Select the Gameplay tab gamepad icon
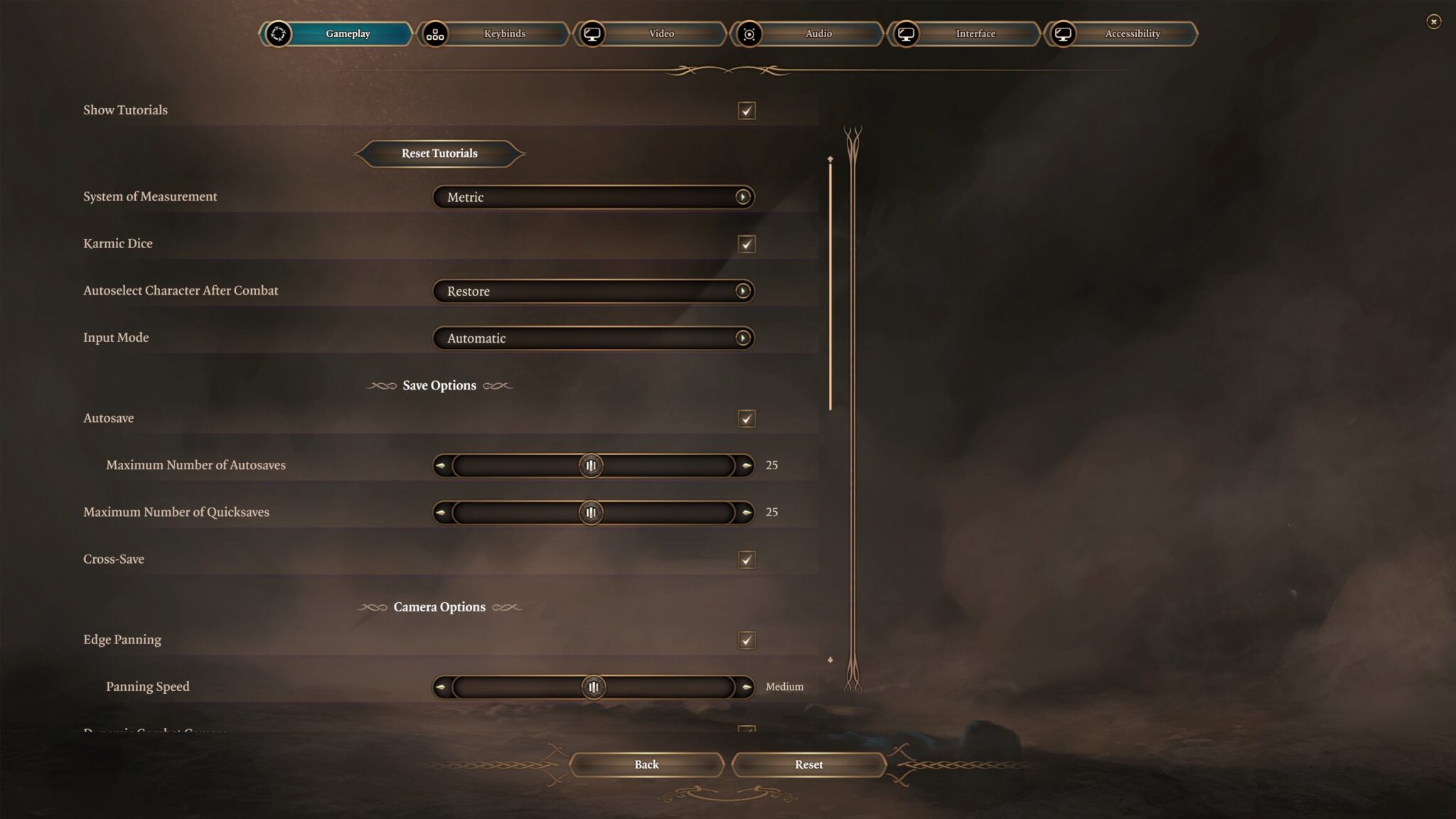This screenshot has width=1456, height=819. coord(278,33)
